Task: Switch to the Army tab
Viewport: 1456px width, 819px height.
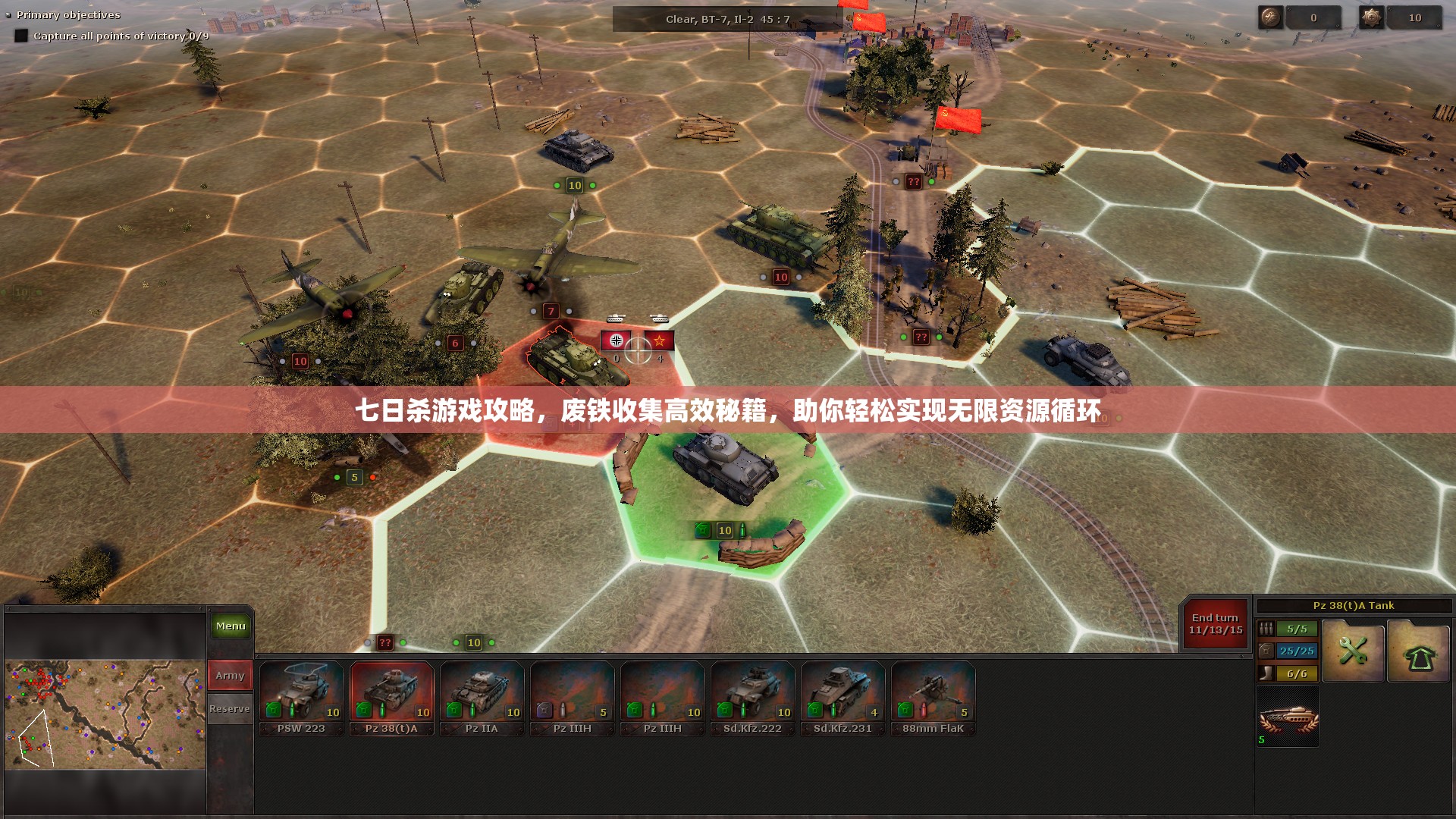Action: click(x=230, y=675)
